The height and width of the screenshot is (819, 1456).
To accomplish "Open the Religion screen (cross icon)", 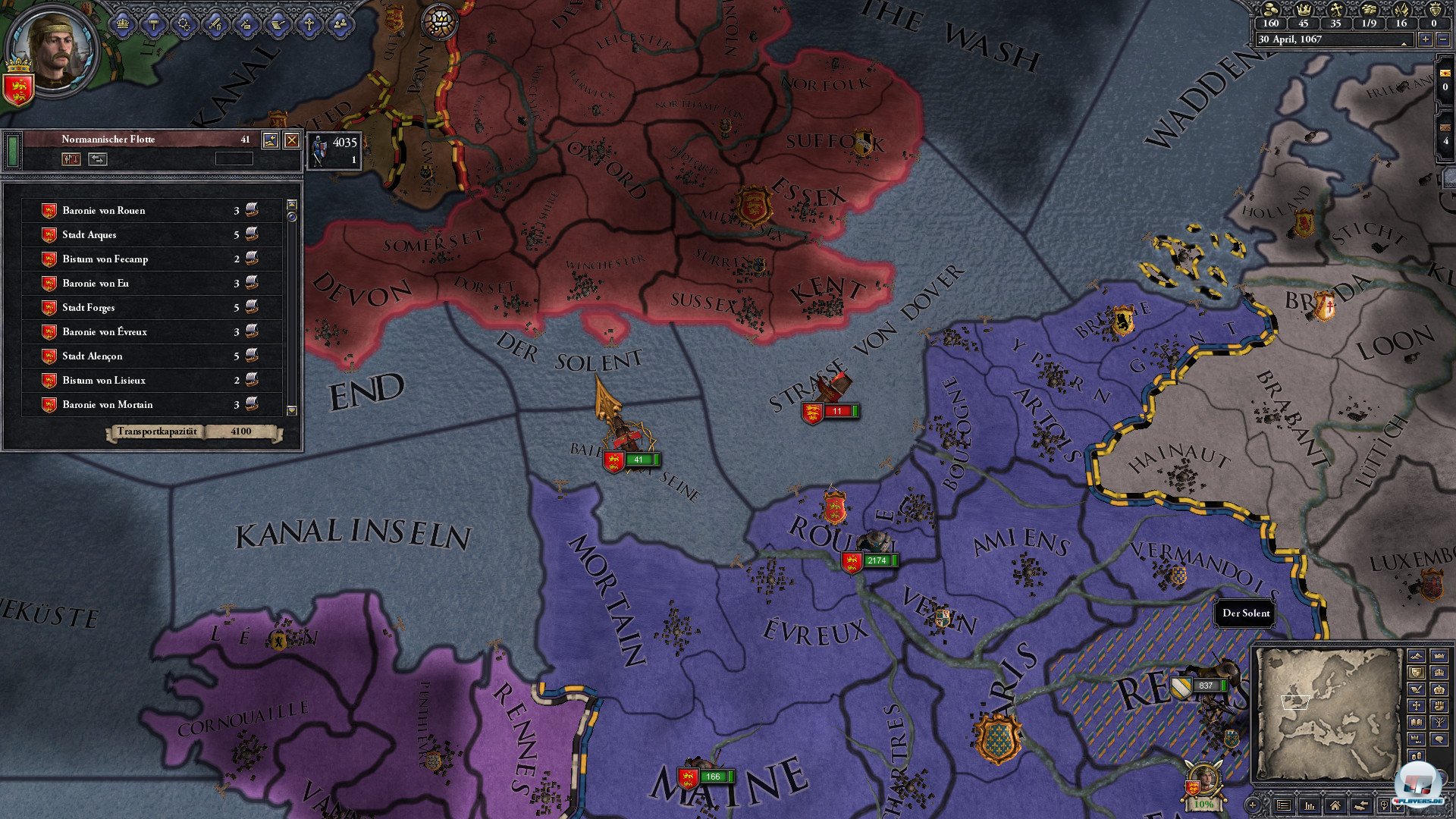I will [x=310, y=24].
